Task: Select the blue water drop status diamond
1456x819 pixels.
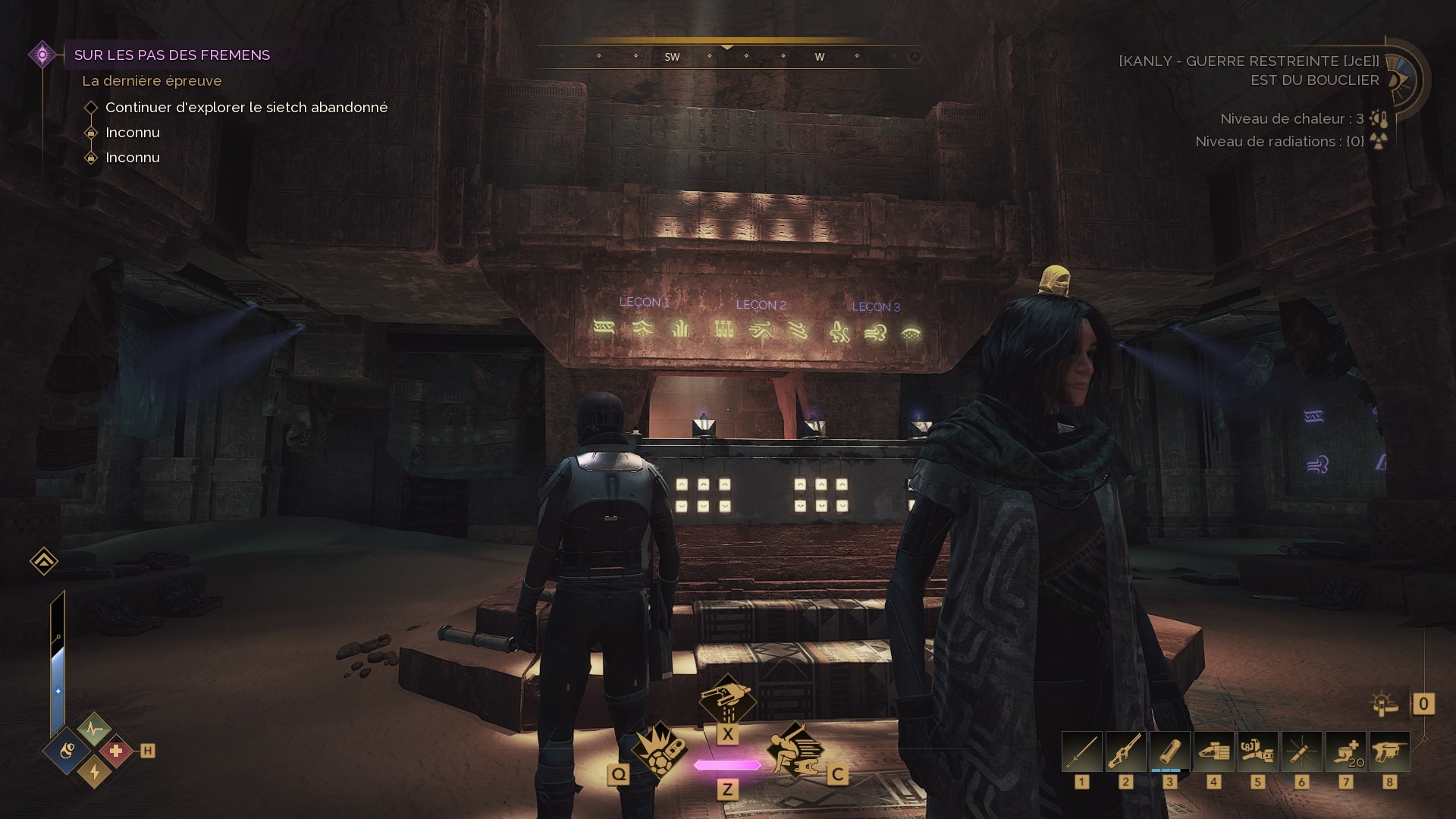Action: 68,752
